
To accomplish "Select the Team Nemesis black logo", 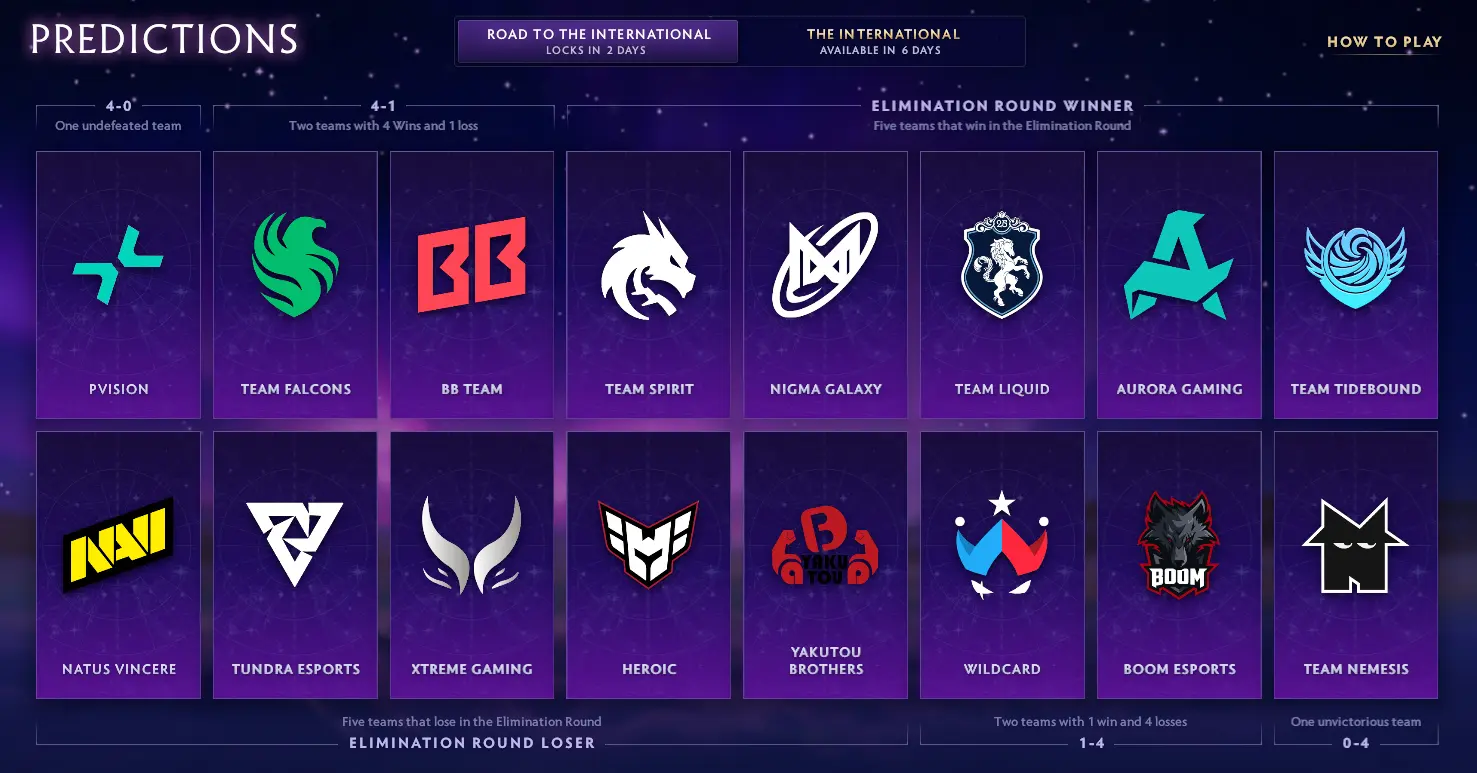I will coord(1356,545).
